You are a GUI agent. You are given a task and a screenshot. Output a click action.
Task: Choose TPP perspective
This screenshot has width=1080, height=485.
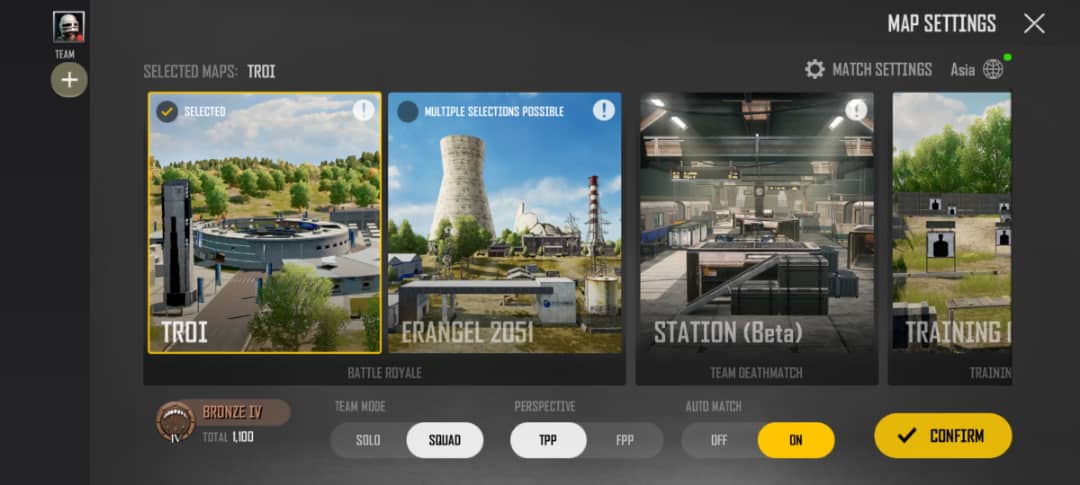pos(548,440)
